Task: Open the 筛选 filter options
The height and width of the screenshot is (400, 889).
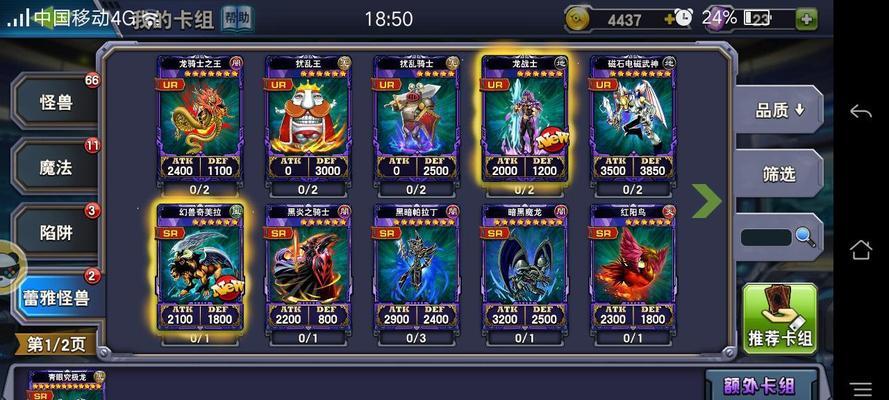Action: click(779, 174)
